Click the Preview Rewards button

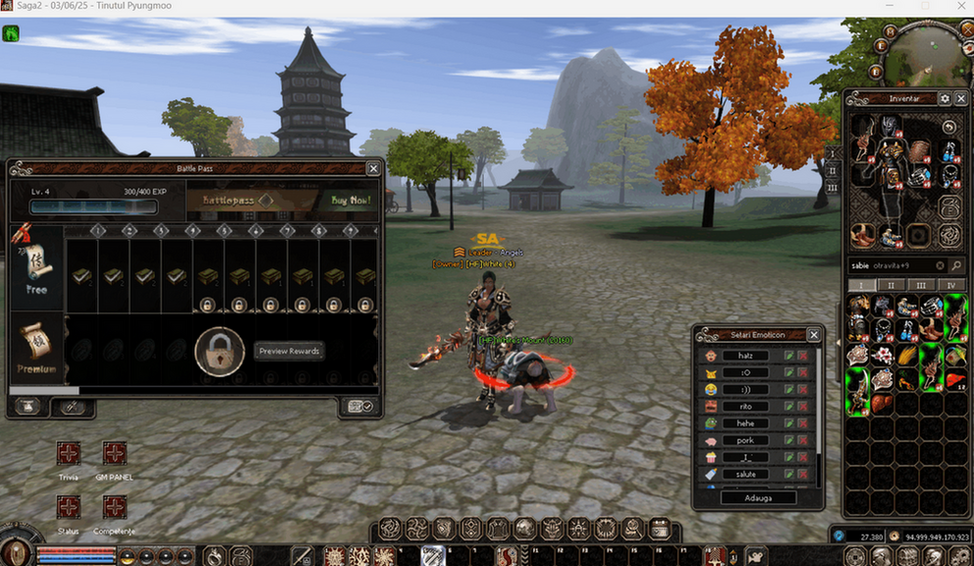(x=288, y=351)
